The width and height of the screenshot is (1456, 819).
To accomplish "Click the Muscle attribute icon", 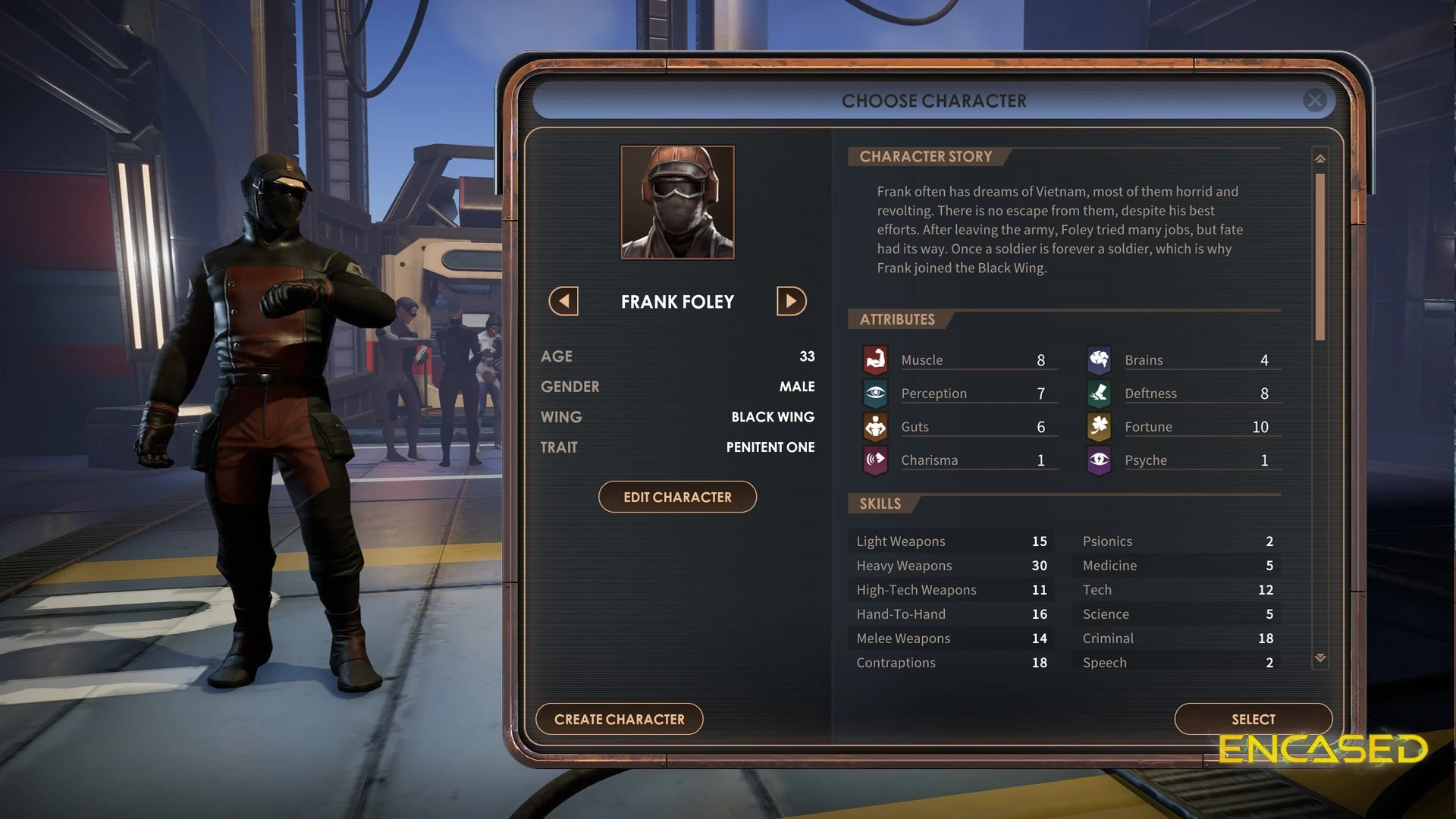I will [x=876, y=359].
